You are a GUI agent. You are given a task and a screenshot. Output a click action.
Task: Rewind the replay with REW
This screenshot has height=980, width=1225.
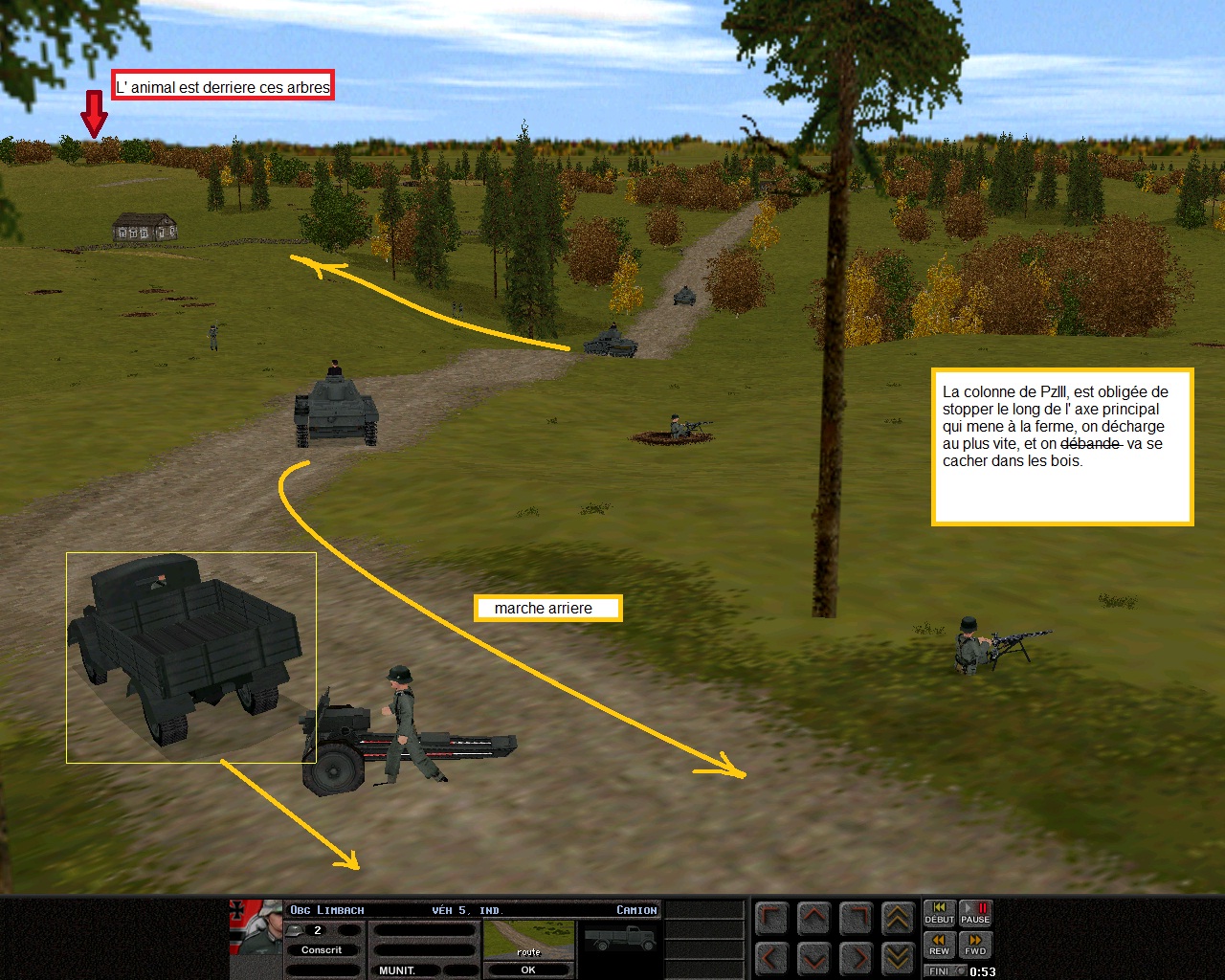point(939,945)
